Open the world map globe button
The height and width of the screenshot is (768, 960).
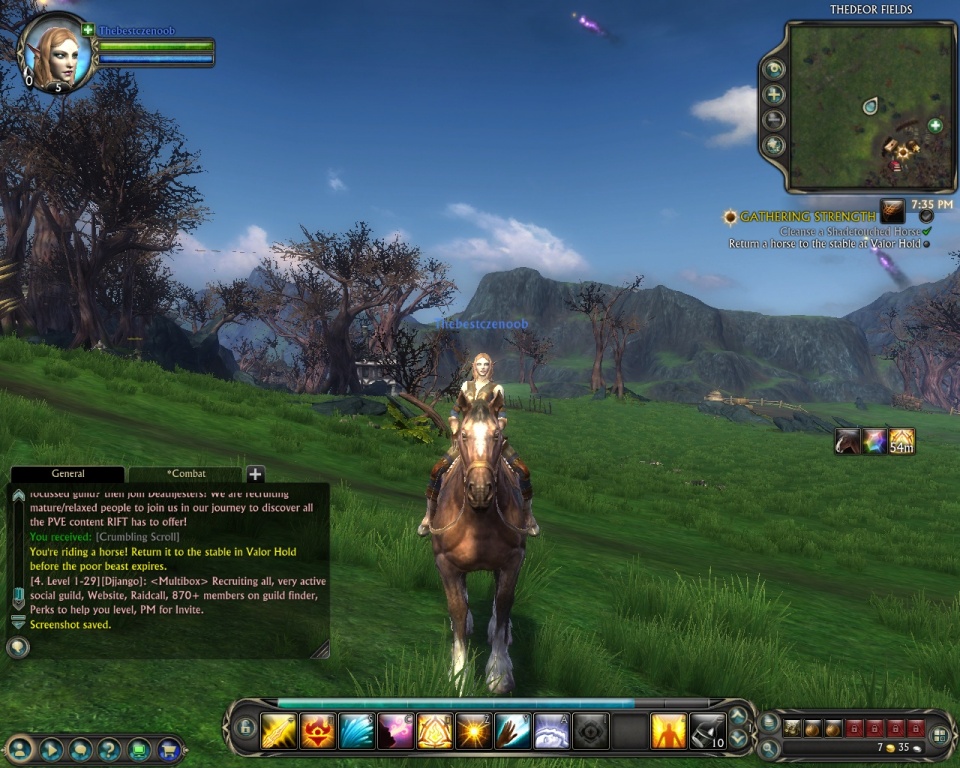[x=773, y=146]
